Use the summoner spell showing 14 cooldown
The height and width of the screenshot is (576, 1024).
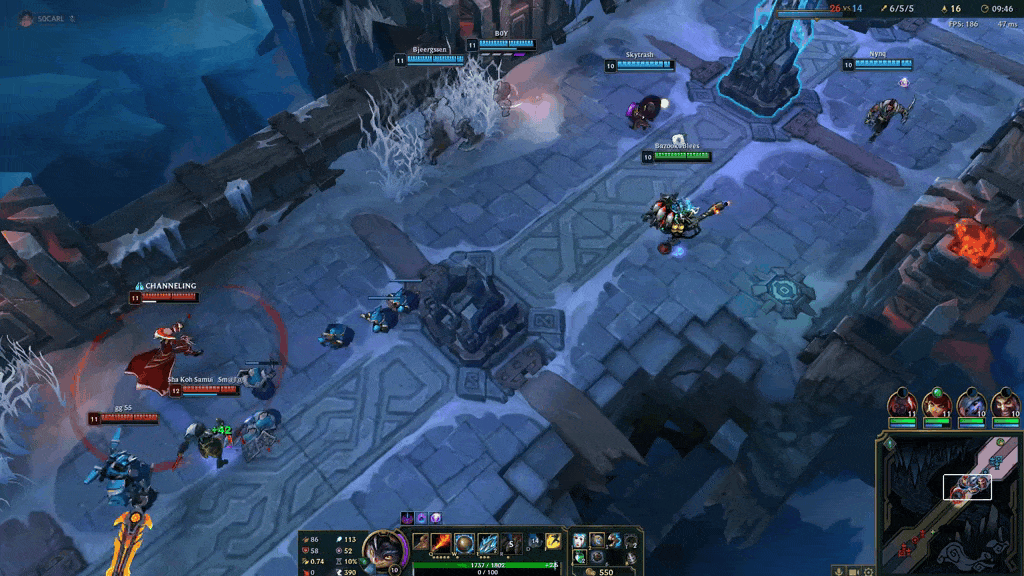535,542
